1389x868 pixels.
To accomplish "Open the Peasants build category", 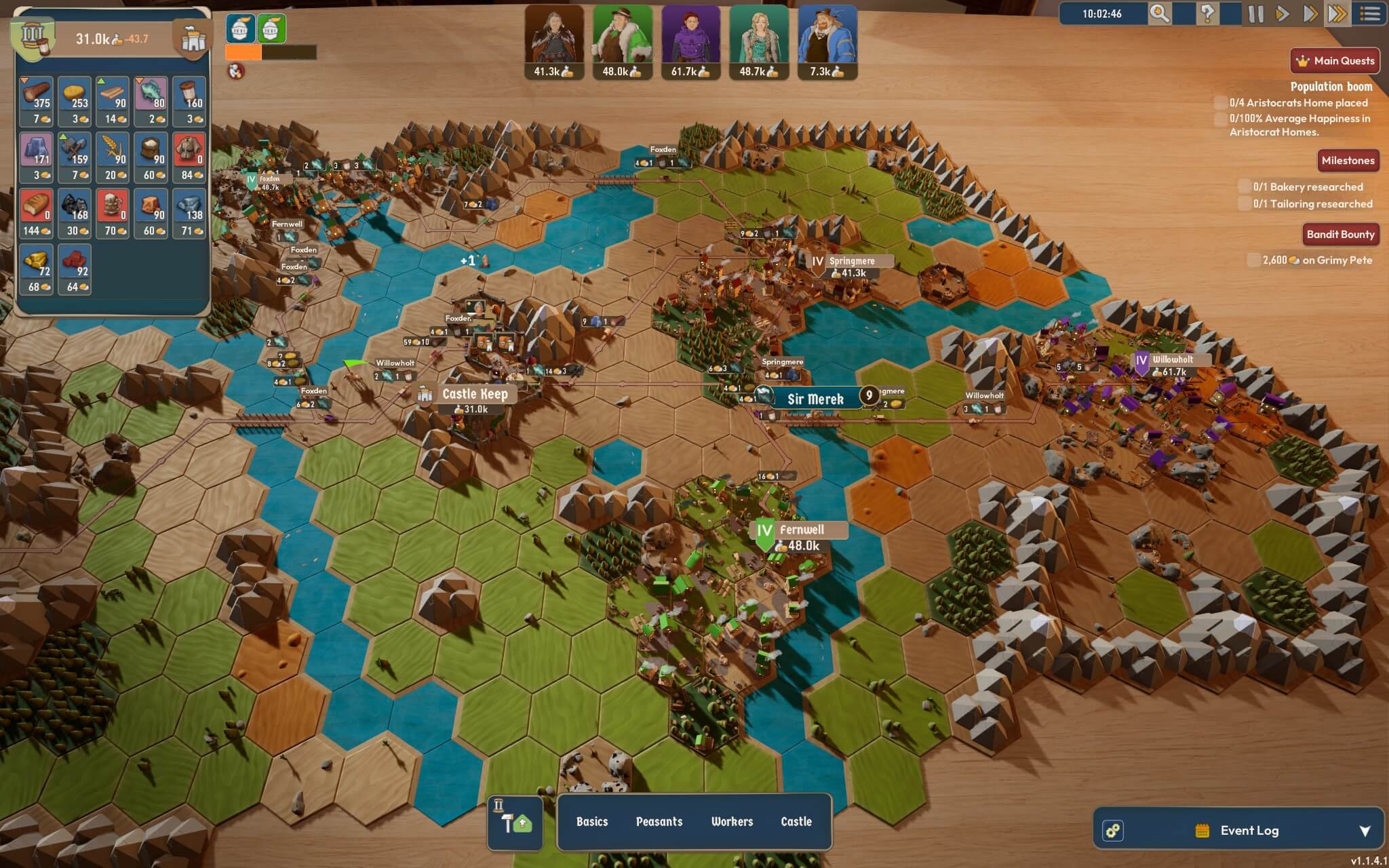I will pos(659,822).
